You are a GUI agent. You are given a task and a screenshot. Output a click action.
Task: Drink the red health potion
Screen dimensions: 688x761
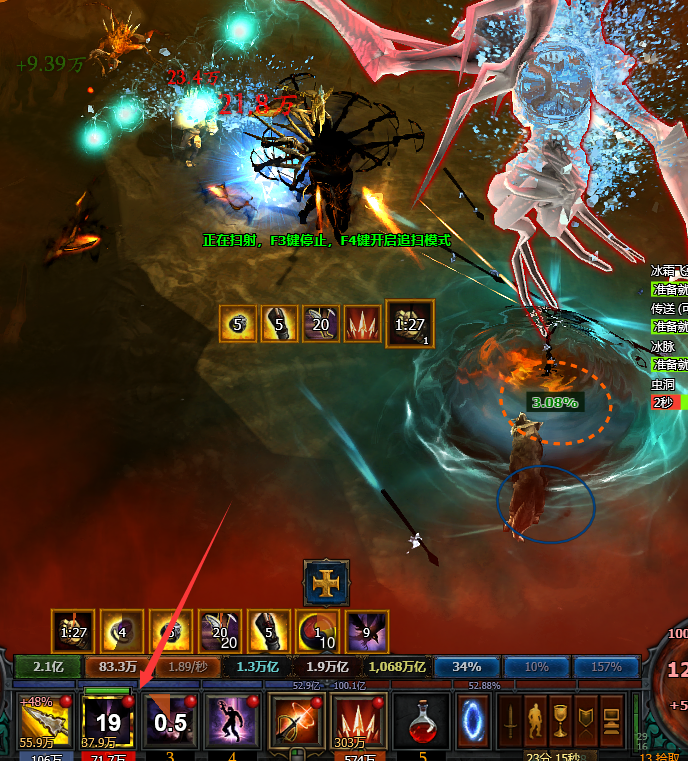tap(421, 719)
